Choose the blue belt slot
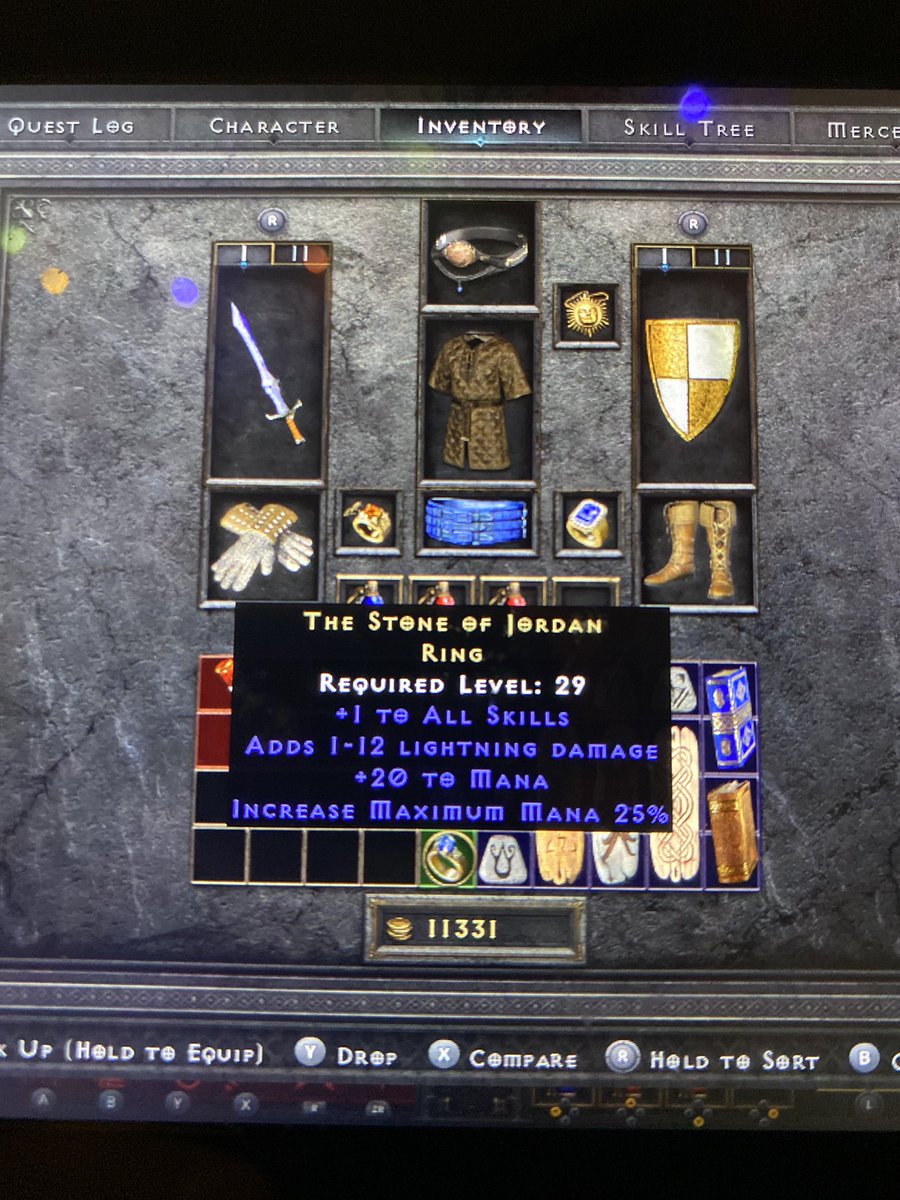The width and height of the screenshot is (900, 1200). click(x=477, y=521)
